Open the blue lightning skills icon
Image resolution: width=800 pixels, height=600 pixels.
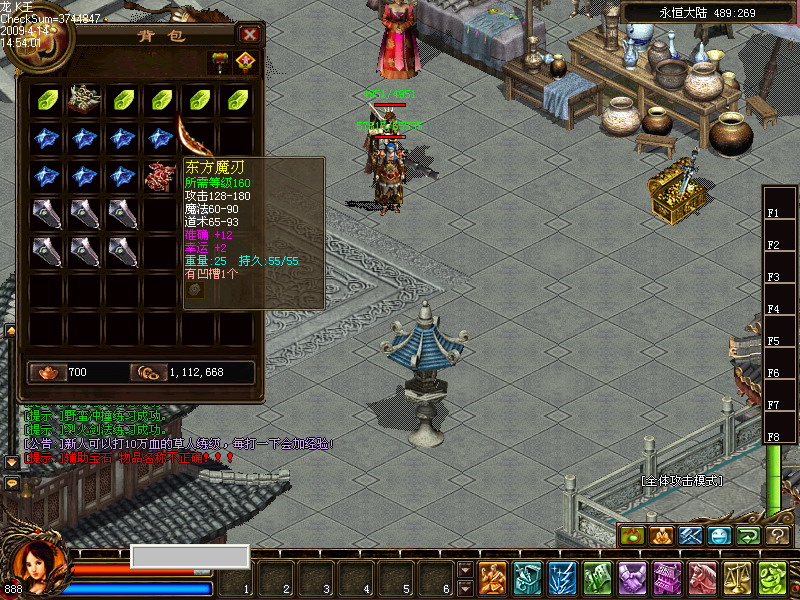563,578
